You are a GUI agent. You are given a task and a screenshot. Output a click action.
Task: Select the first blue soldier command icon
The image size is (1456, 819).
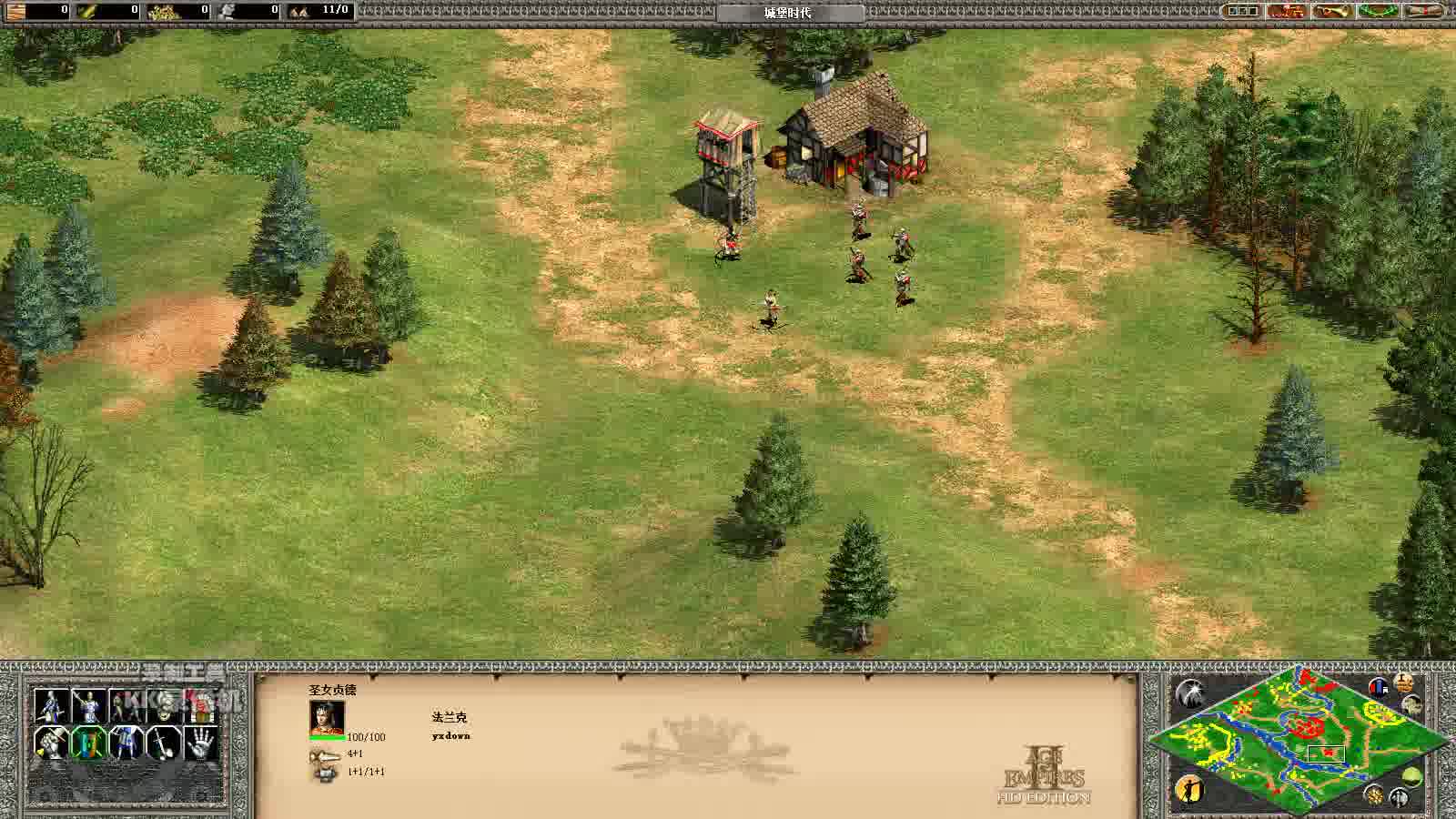tap(51, 705)
